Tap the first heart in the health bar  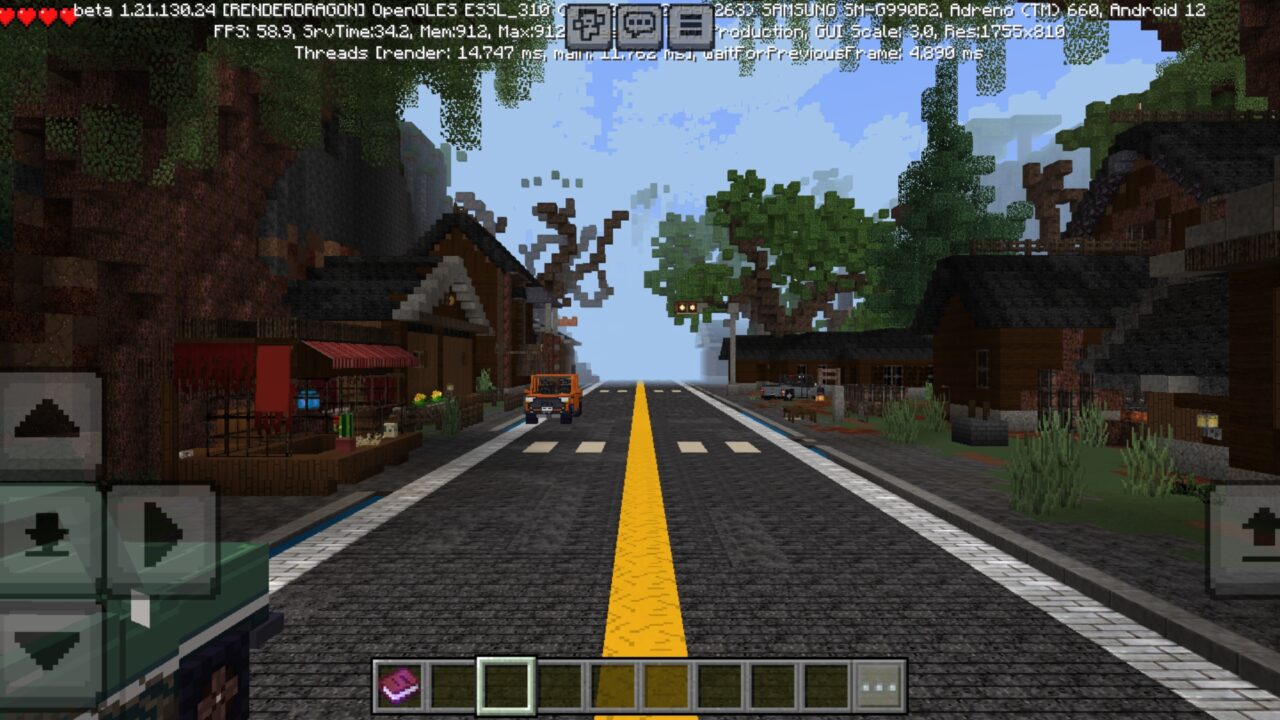click(x=8, y=13)
